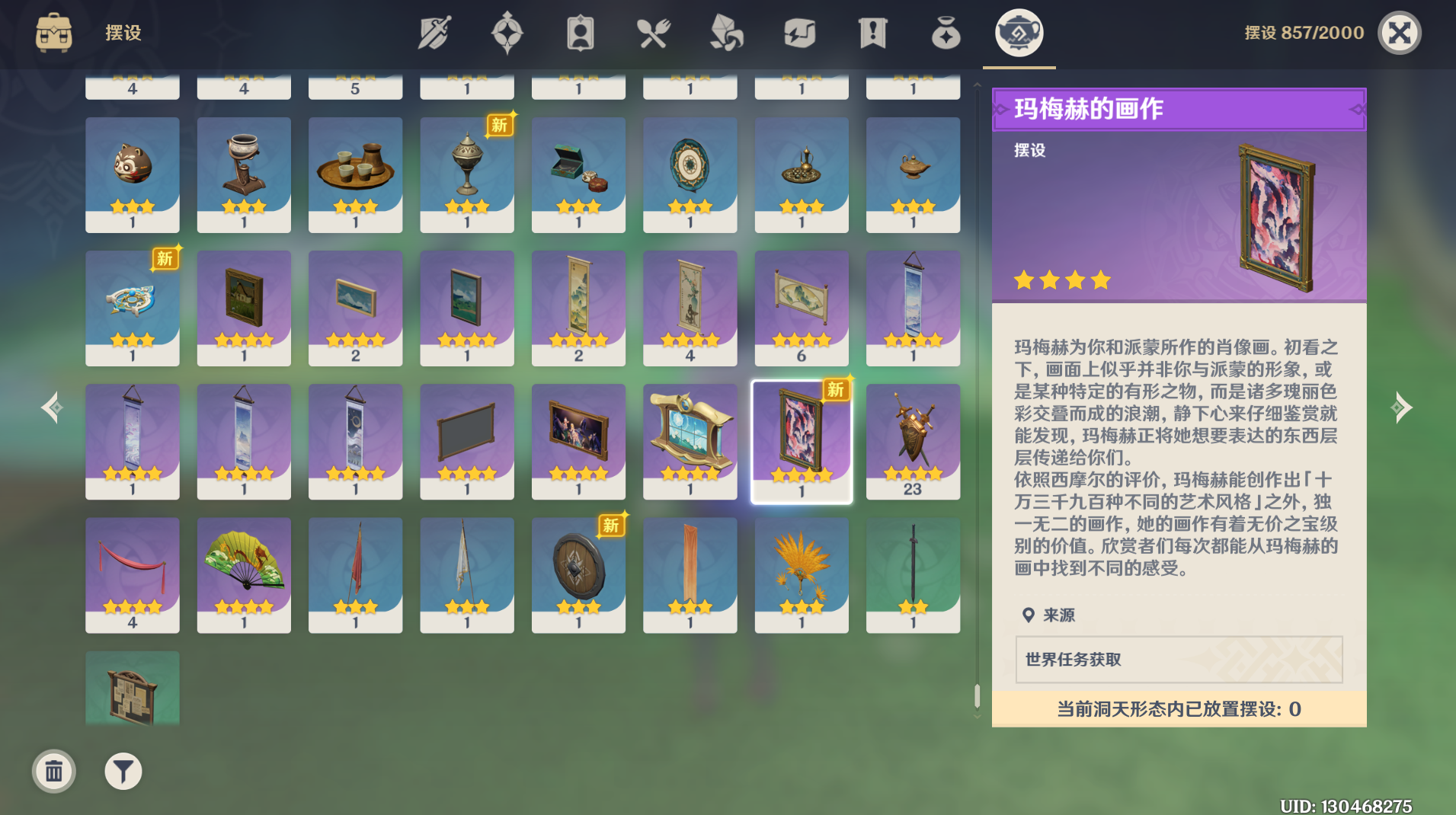Open the backpack inventory icon top left
Screen dimensions: 1456x815
[52, 33]
